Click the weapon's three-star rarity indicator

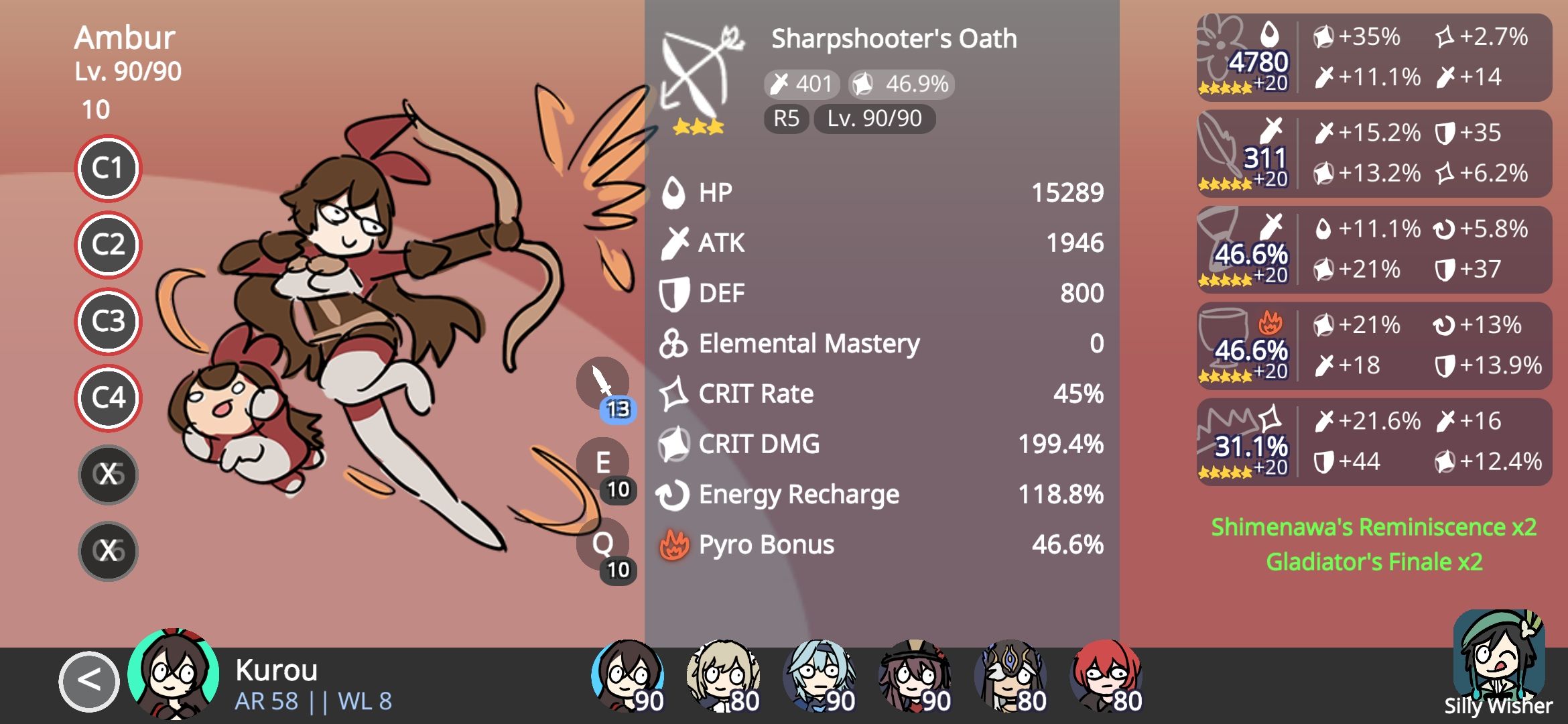coord(698,125)
